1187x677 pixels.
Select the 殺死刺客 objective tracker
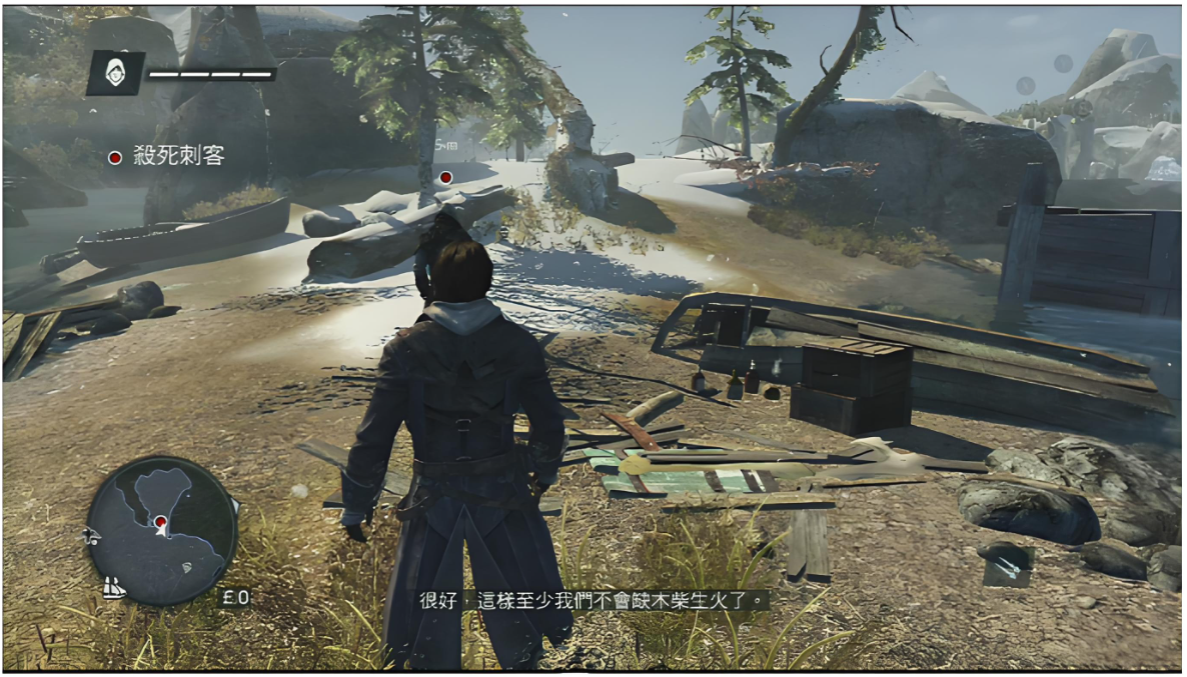click(x=169, y=156)
